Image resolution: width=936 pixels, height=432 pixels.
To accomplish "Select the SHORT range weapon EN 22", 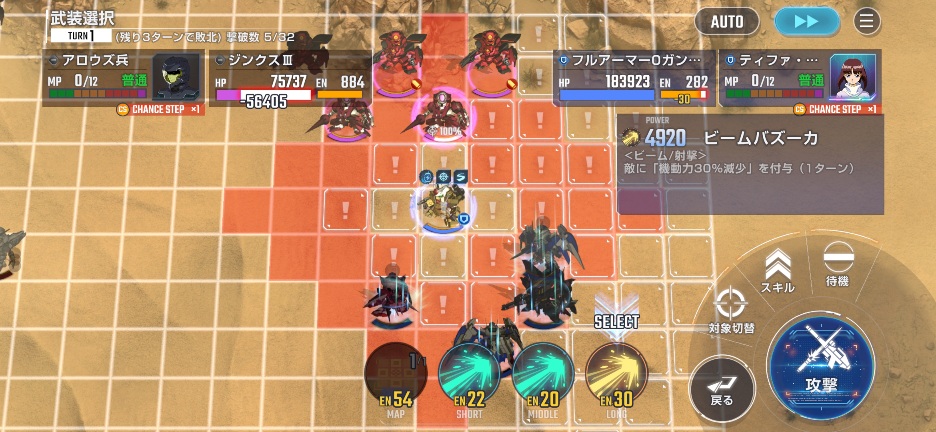I will [469, 374].
